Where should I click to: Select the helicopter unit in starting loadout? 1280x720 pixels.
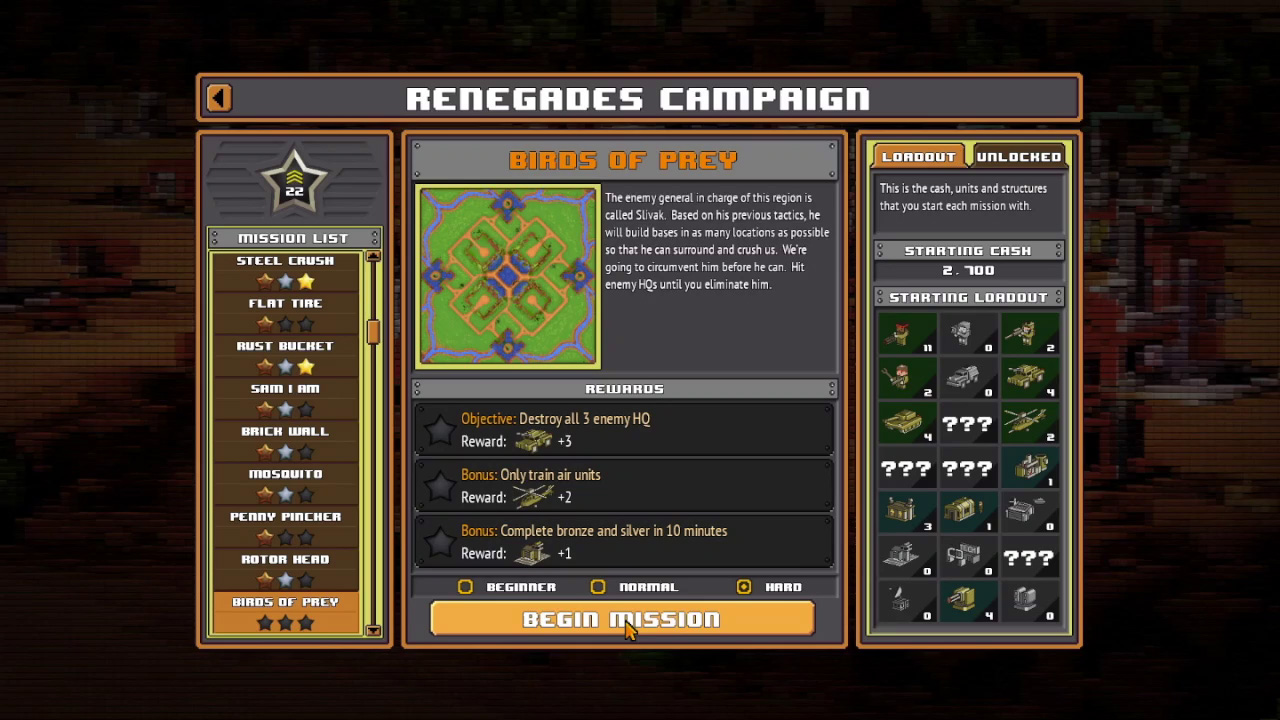1029,423
